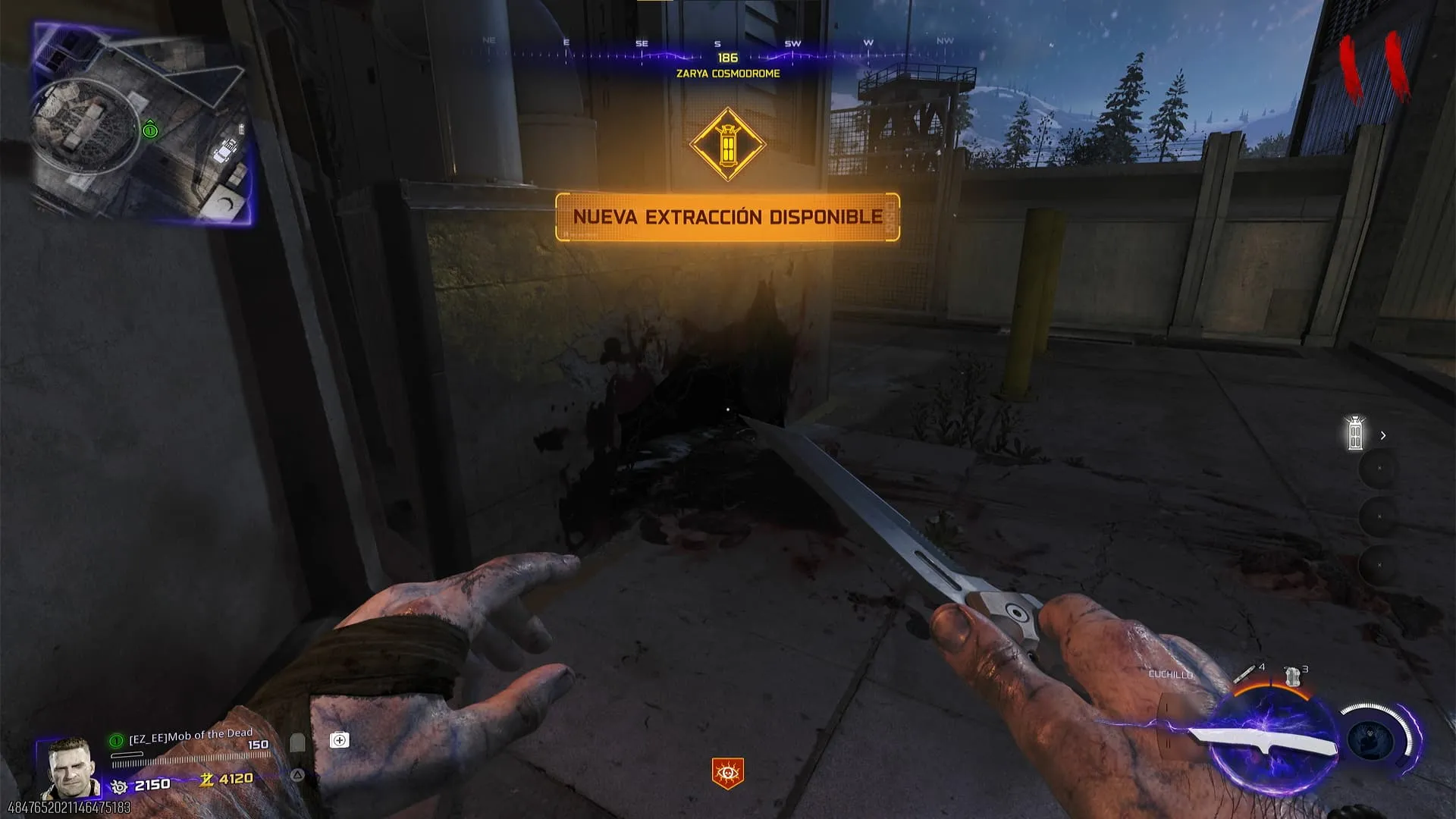
Task: Click the gray armor plate icon
Action: click(x=297, y=742)
